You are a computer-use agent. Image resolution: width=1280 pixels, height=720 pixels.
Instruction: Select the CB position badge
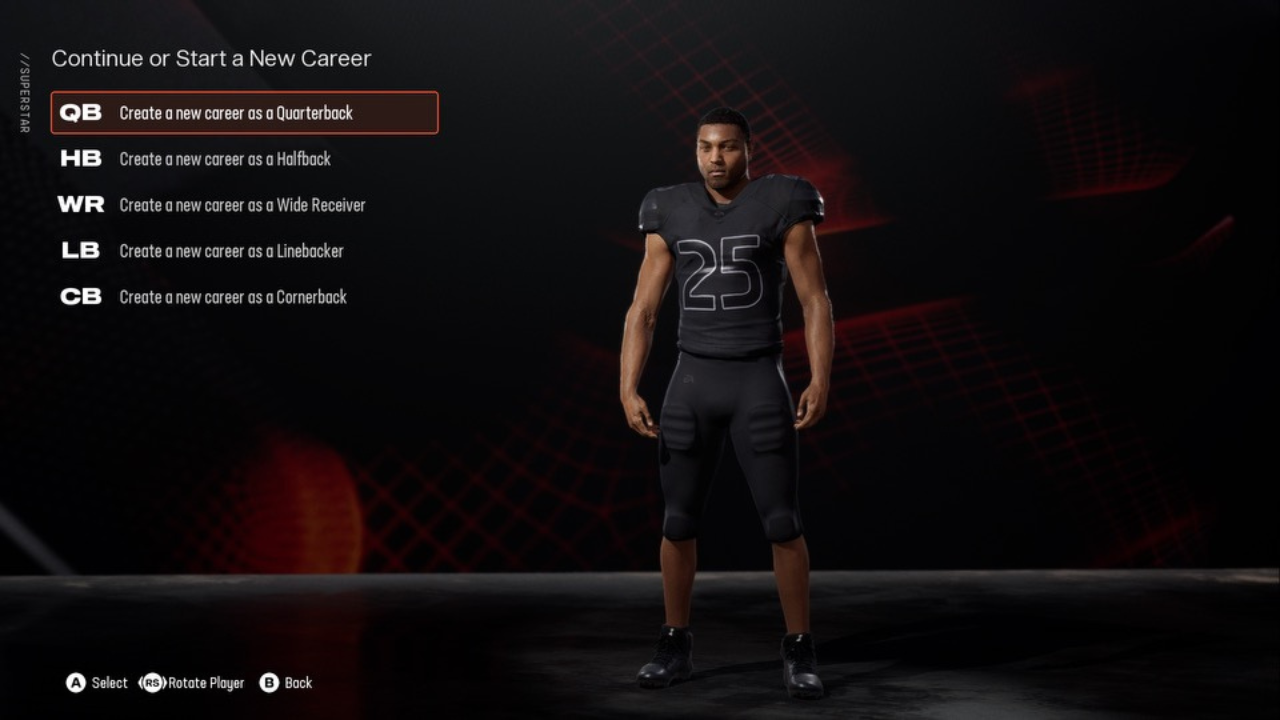(80, 296)
